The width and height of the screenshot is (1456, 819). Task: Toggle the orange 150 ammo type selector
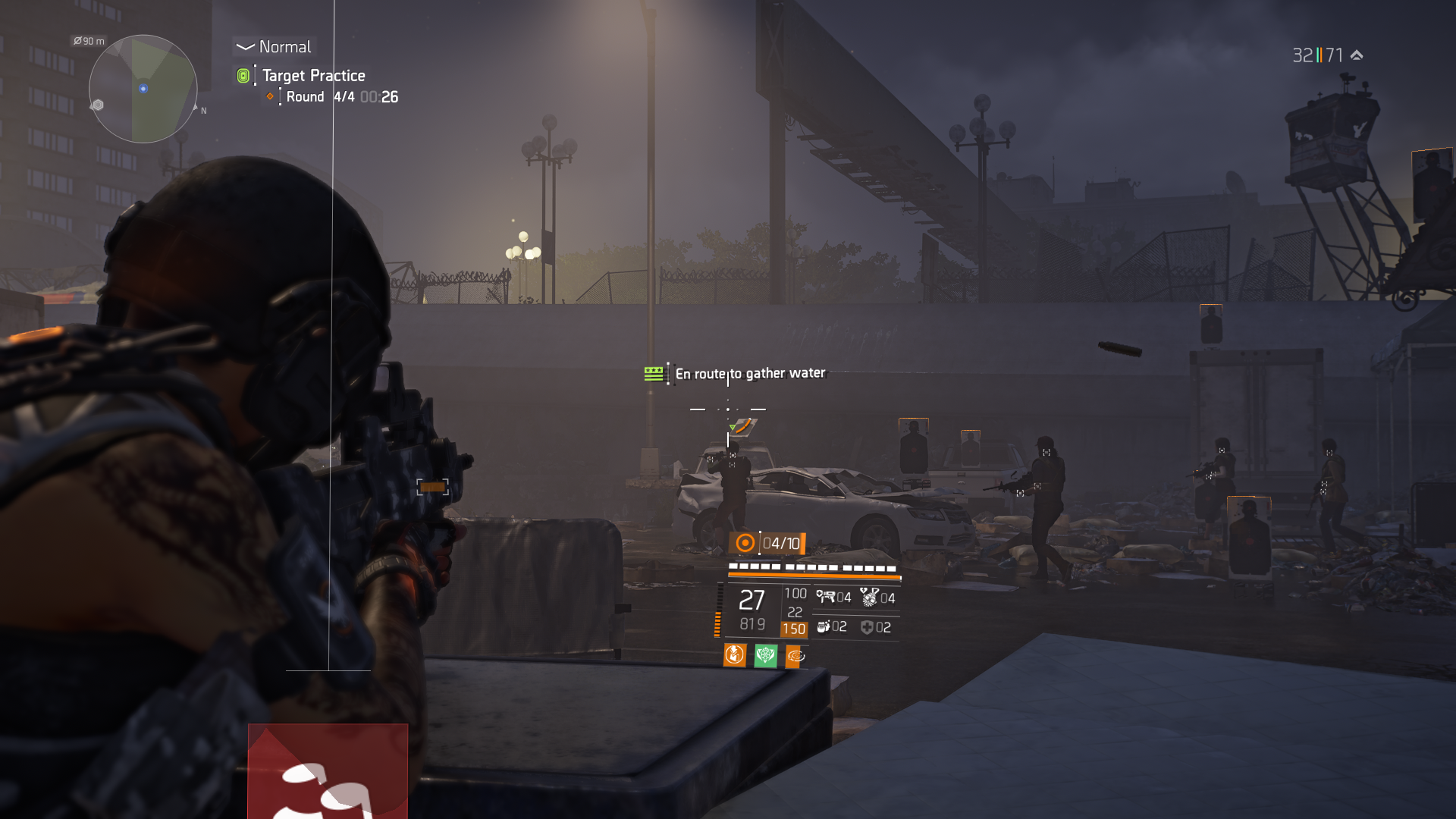pyautogui.click(x=795, y=628)
